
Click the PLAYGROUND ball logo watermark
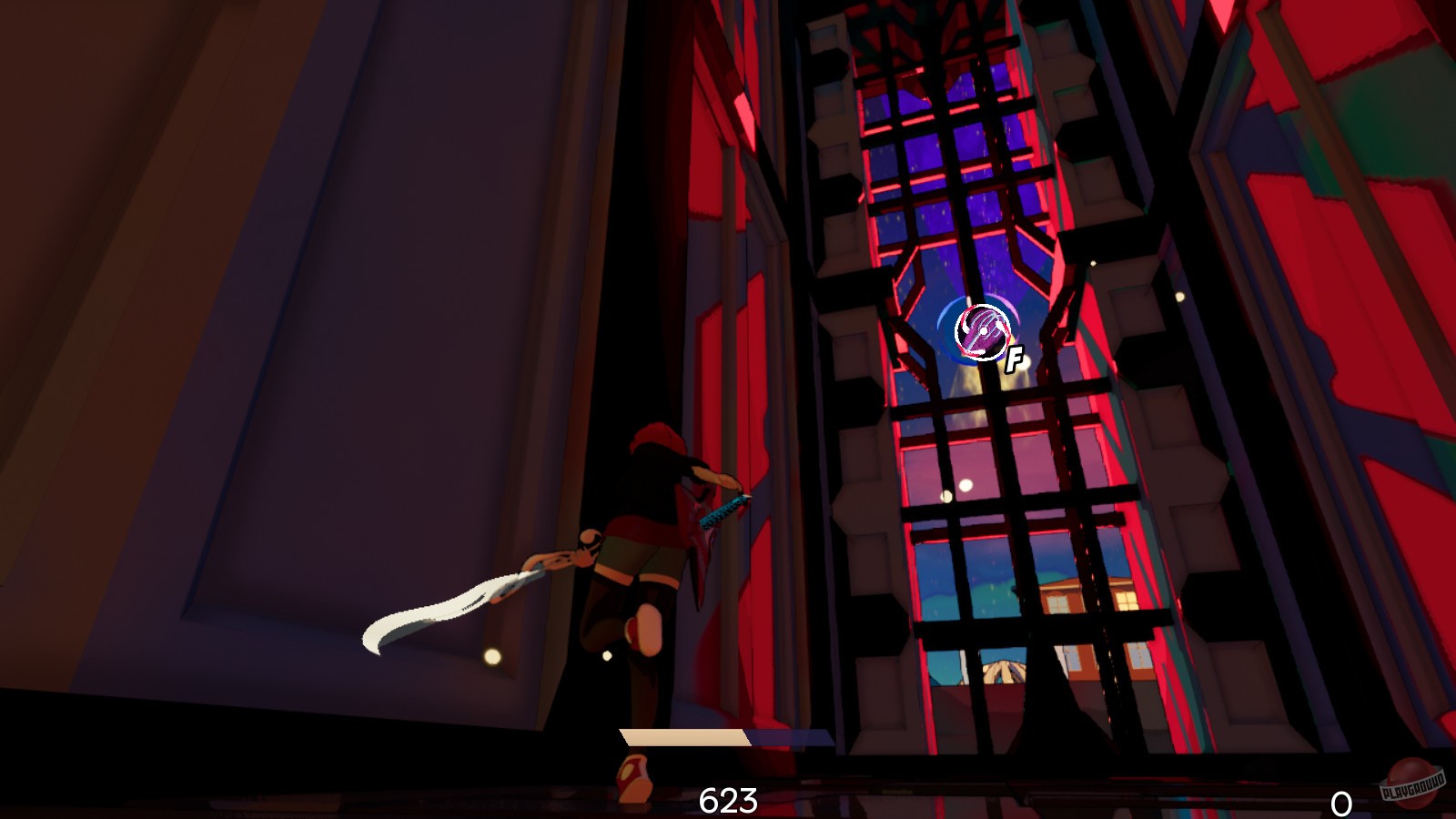1412,783
